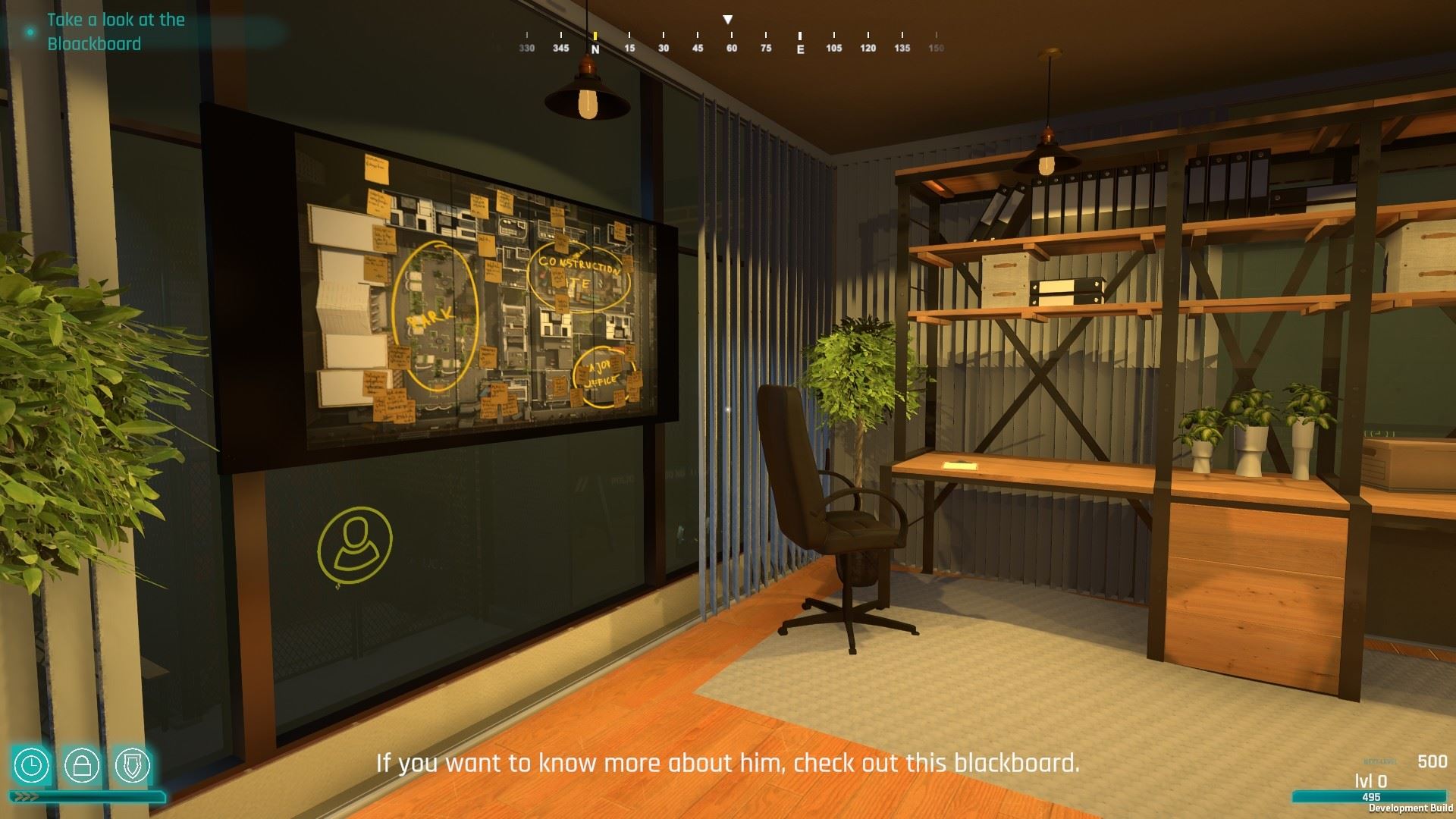Screen dimensions: 1456x819
Task: Select the E heading on the compass strip
Action: 799,47
